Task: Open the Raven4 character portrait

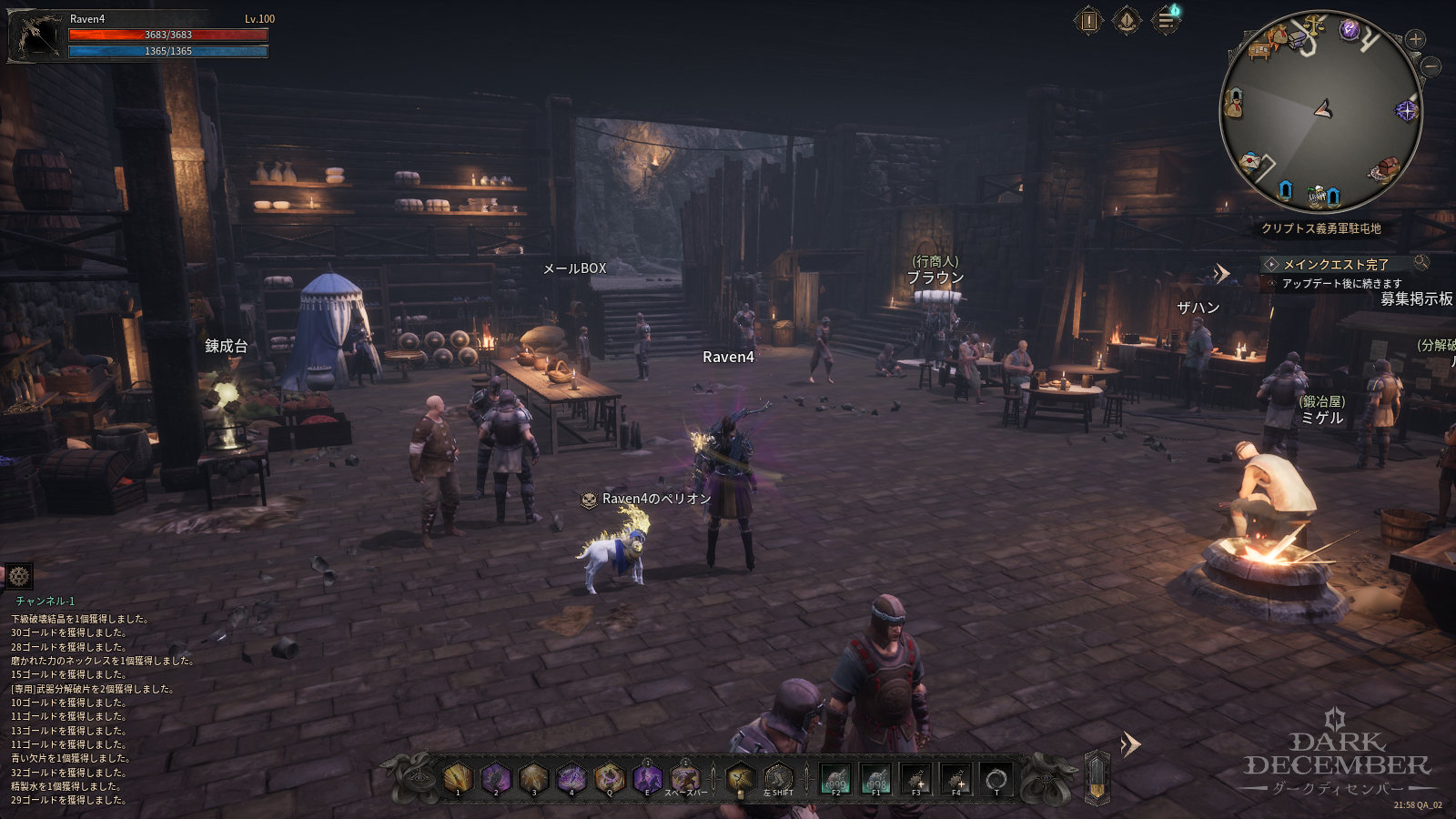Action: 36,36
